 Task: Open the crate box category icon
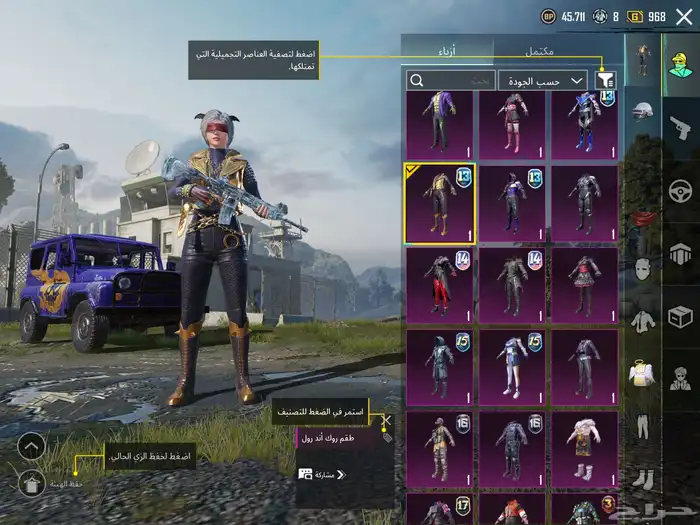coord(681,317)
